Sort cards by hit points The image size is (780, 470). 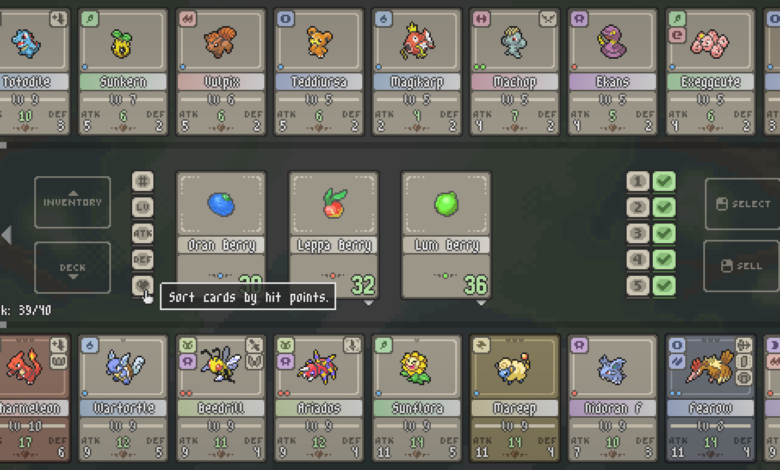(143, 285)
